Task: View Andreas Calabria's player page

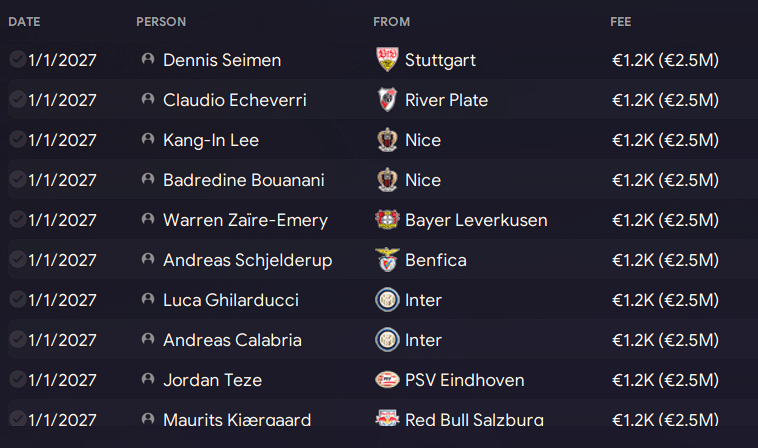Action: point(232,340)
